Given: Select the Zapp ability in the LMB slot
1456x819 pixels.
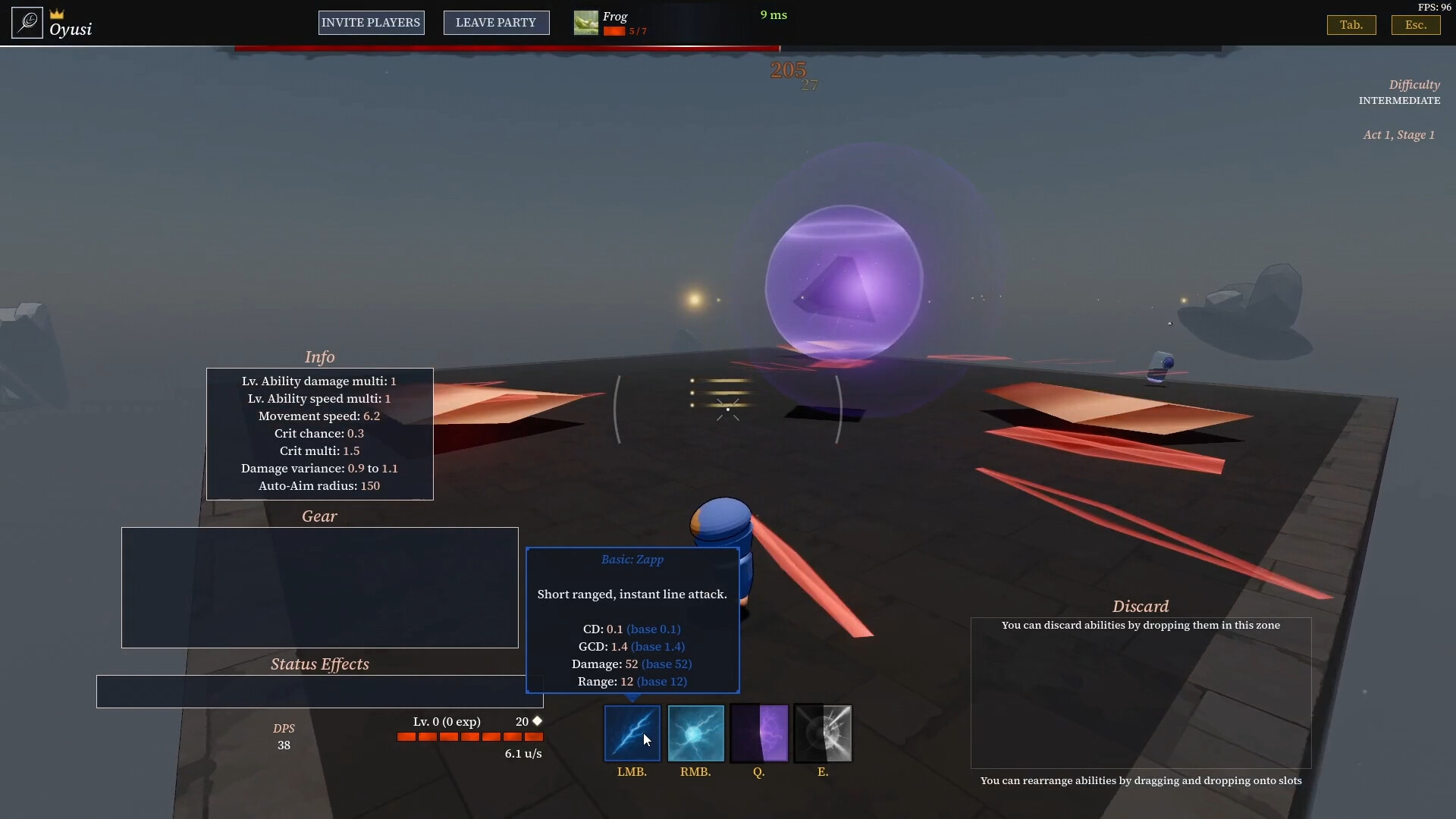Looking at the screenshot, I should point(632,733).
